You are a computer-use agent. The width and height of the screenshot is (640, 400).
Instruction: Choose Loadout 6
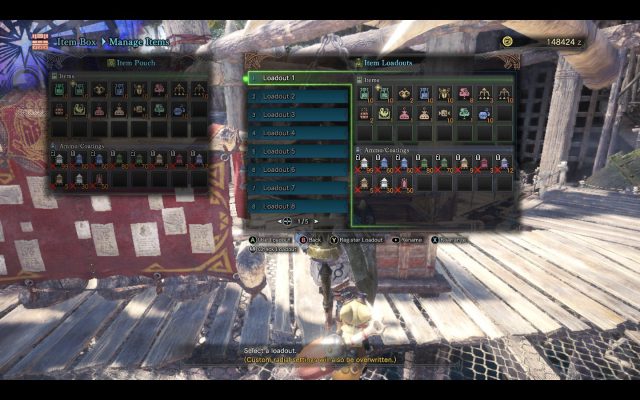pyautogui.click(x=297, y=170)
